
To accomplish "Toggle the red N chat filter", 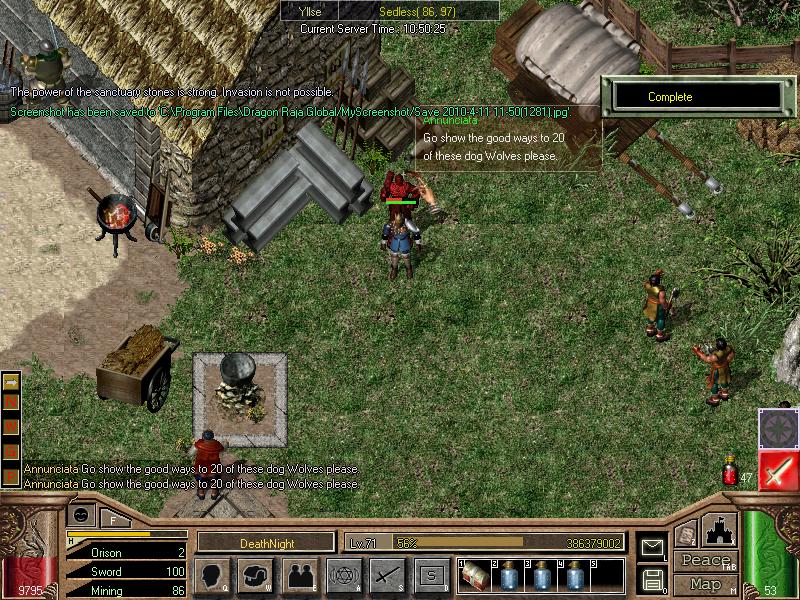I will click(12, 400).
